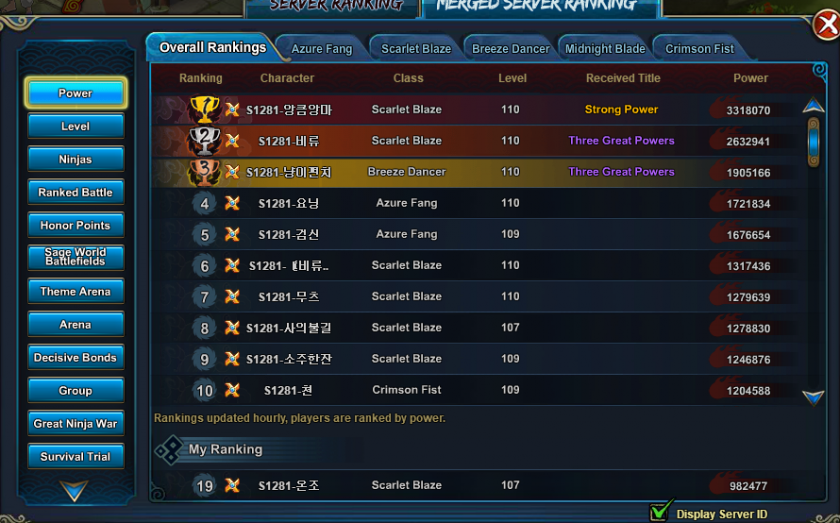Select the Theme Arena category

click(x=75, y=291)
